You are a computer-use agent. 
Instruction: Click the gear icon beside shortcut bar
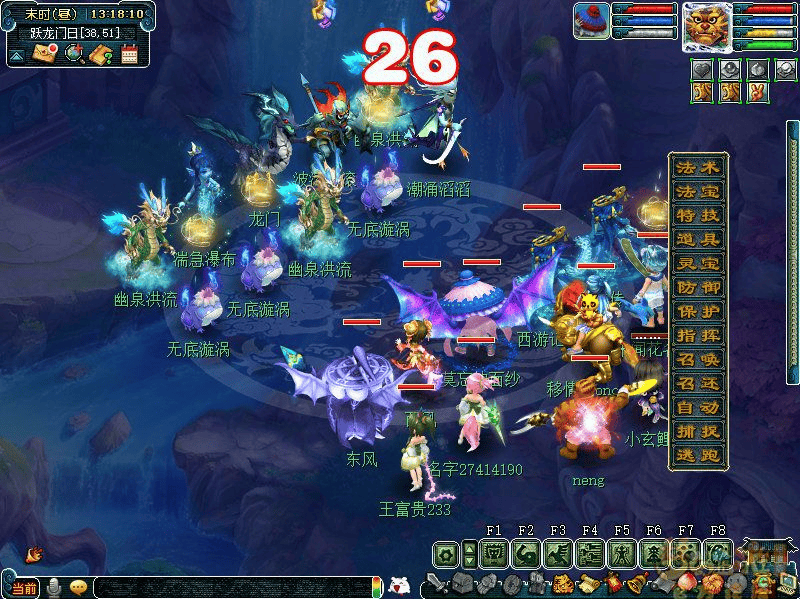(x=446, y=553)
